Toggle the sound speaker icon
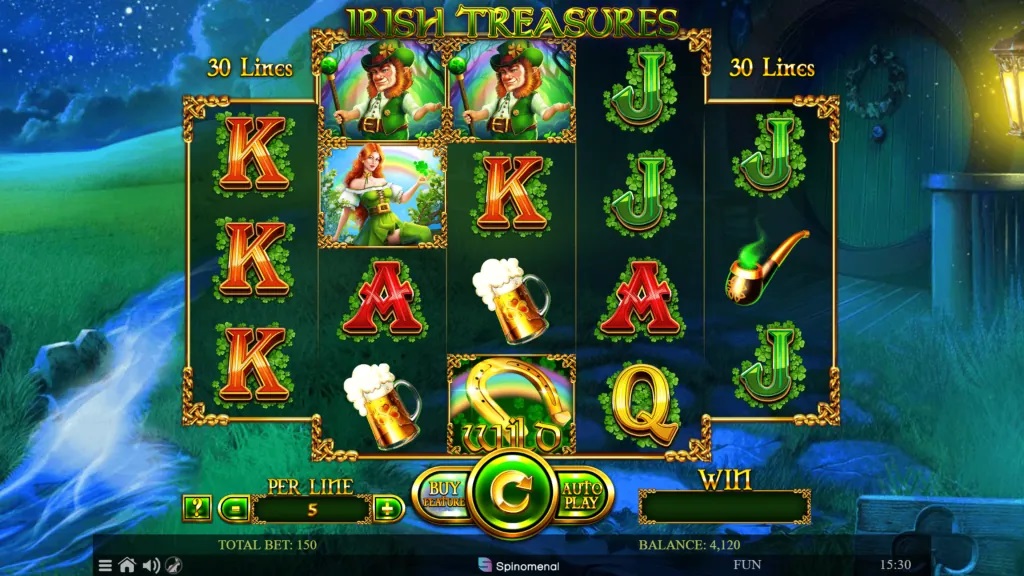Image resolution: width=1024 pixels, height=576 pixels. pos(151,565)
